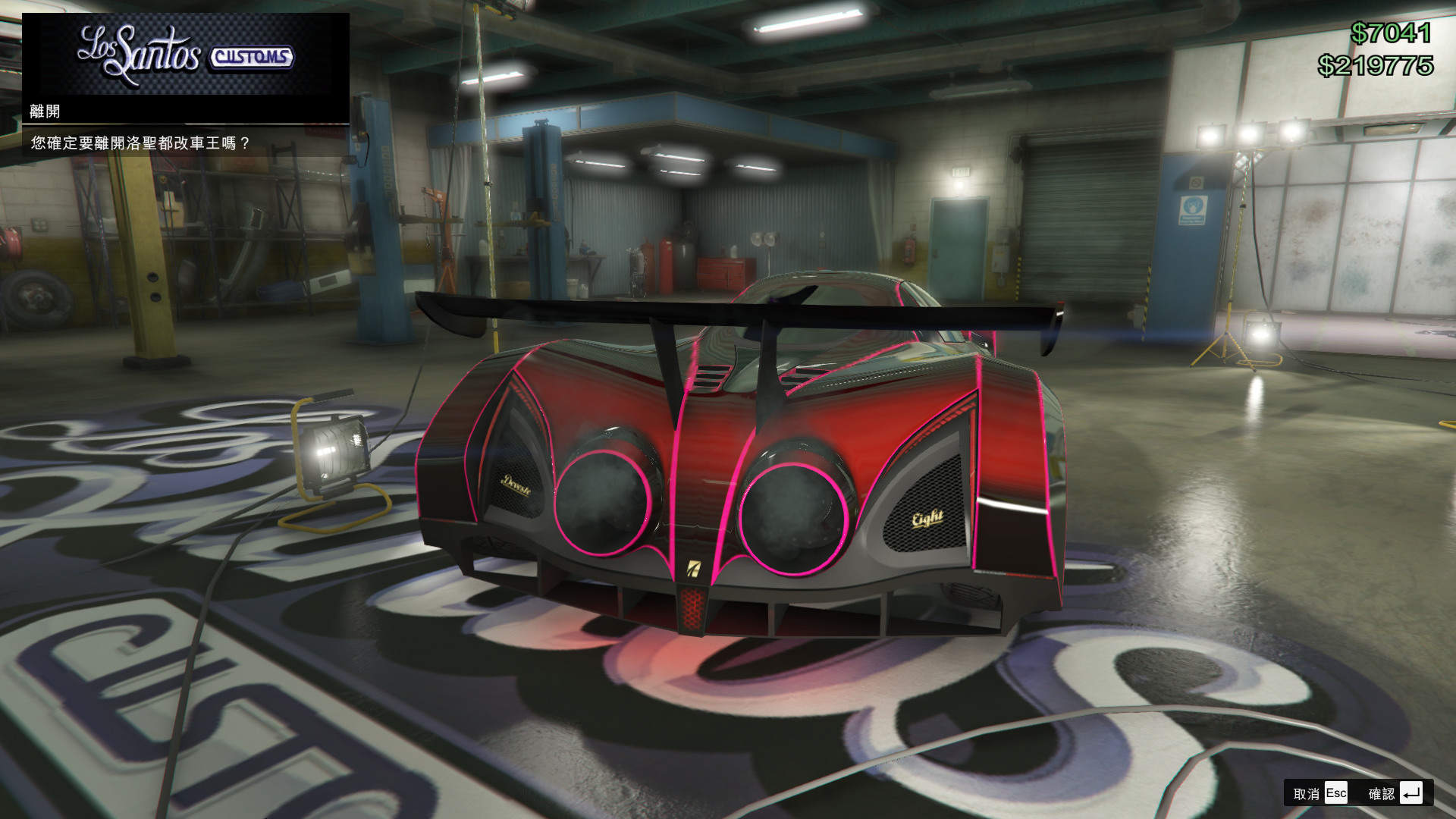Confirm leaving with the 確認 button
1456x819 pixels.
(x=1394, y=793)
